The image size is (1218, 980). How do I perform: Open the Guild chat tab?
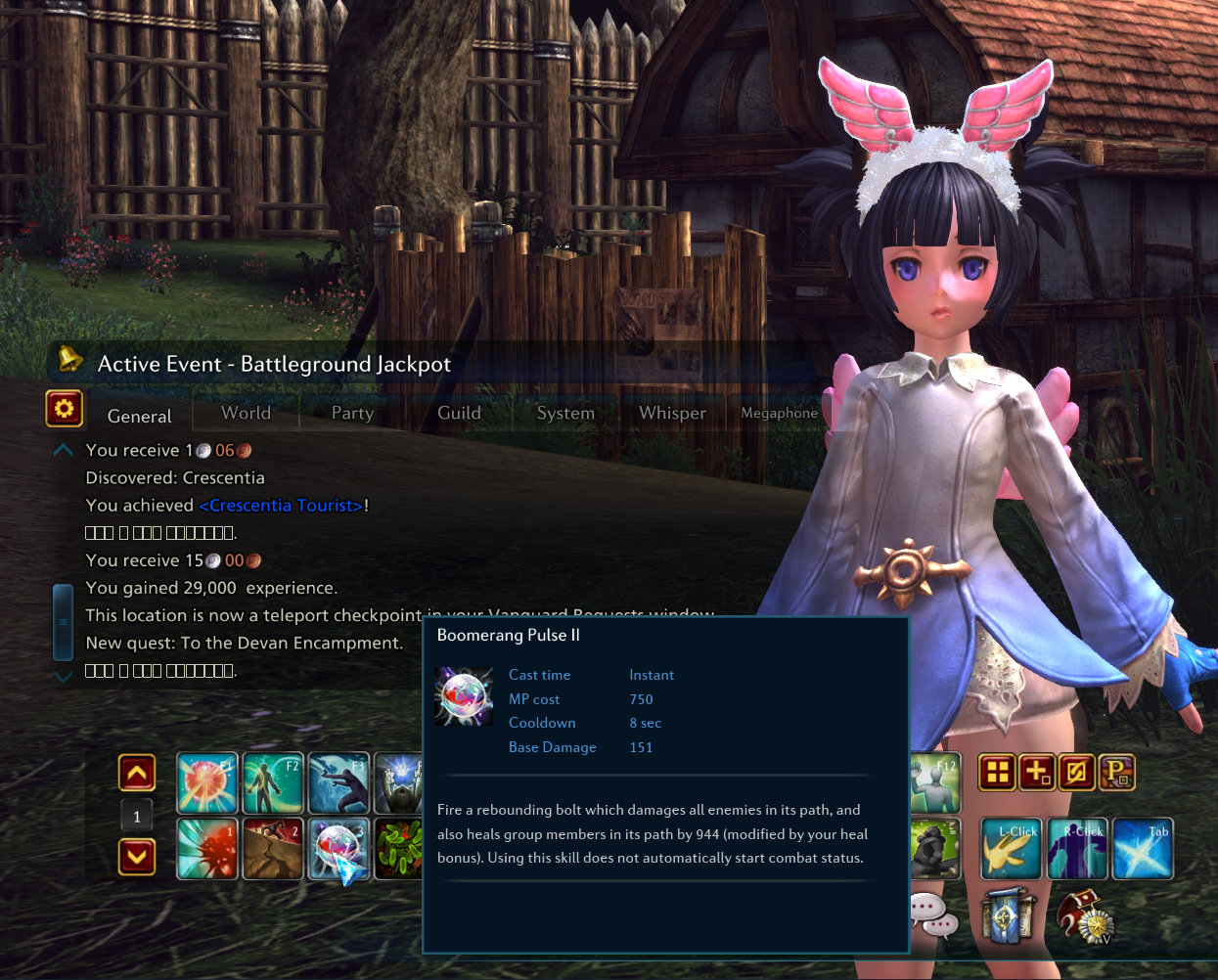click(x=459, y=413)
